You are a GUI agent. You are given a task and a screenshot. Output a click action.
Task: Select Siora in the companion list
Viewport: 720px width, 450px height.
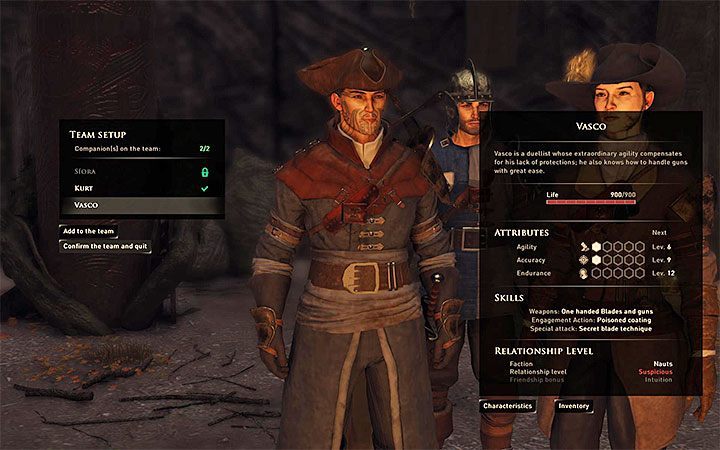[x=140, y=171]
